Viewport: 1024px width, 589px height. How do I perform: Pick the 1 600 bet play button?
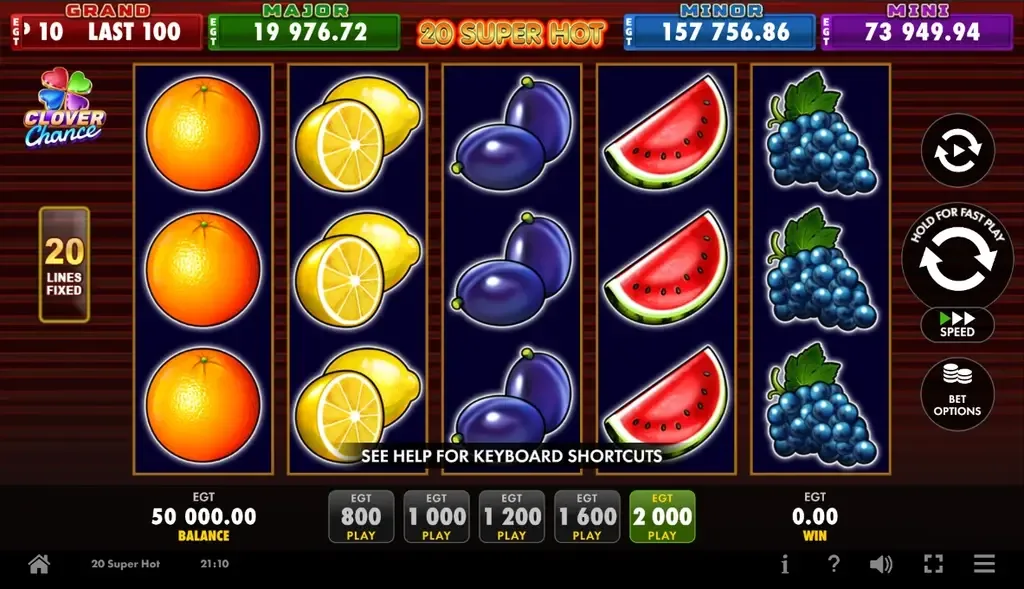[587, 517]
